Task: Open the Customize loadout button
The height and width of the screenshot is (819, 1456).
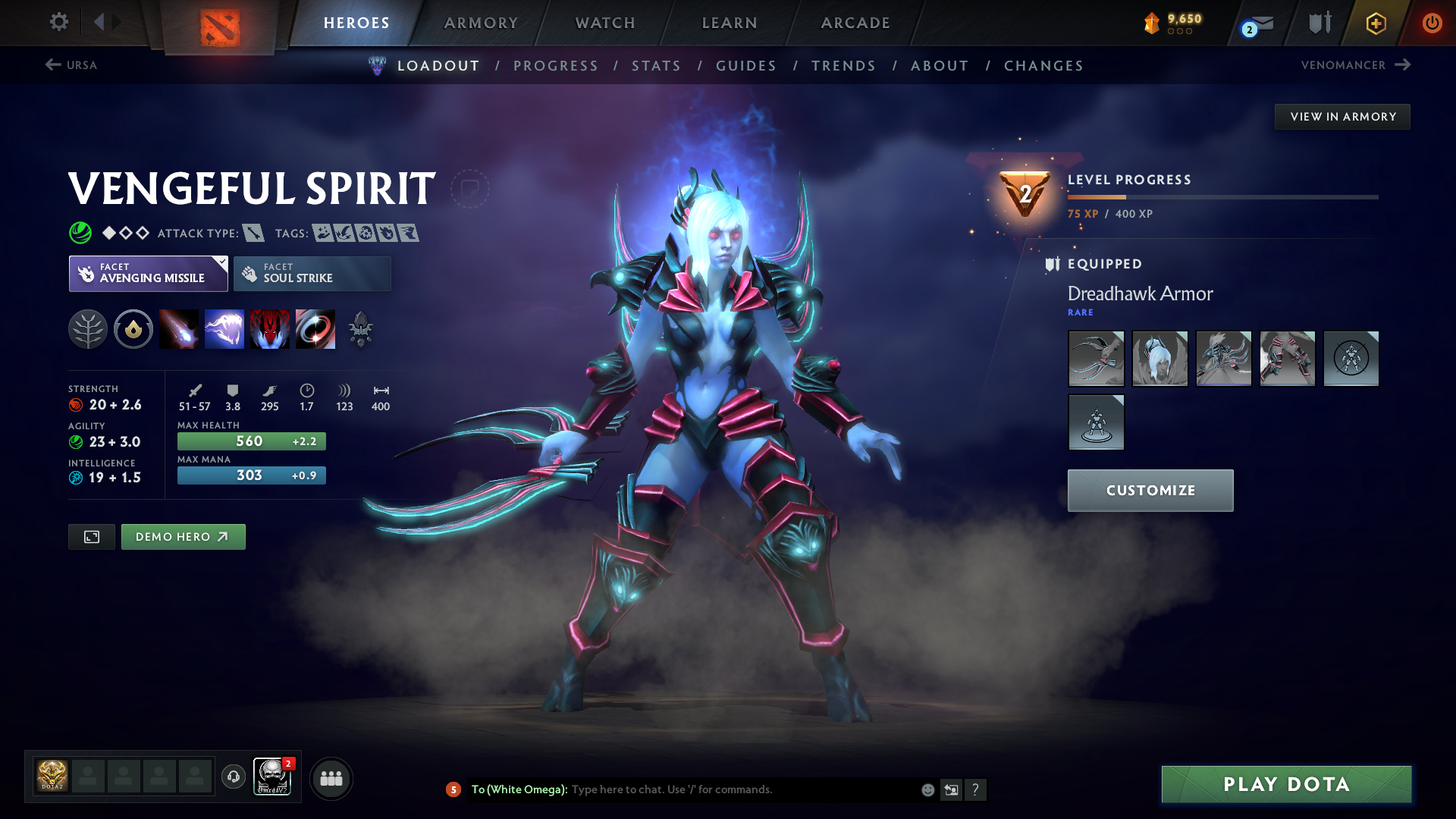Action: pyautogui.click(x=1150, y=491)
